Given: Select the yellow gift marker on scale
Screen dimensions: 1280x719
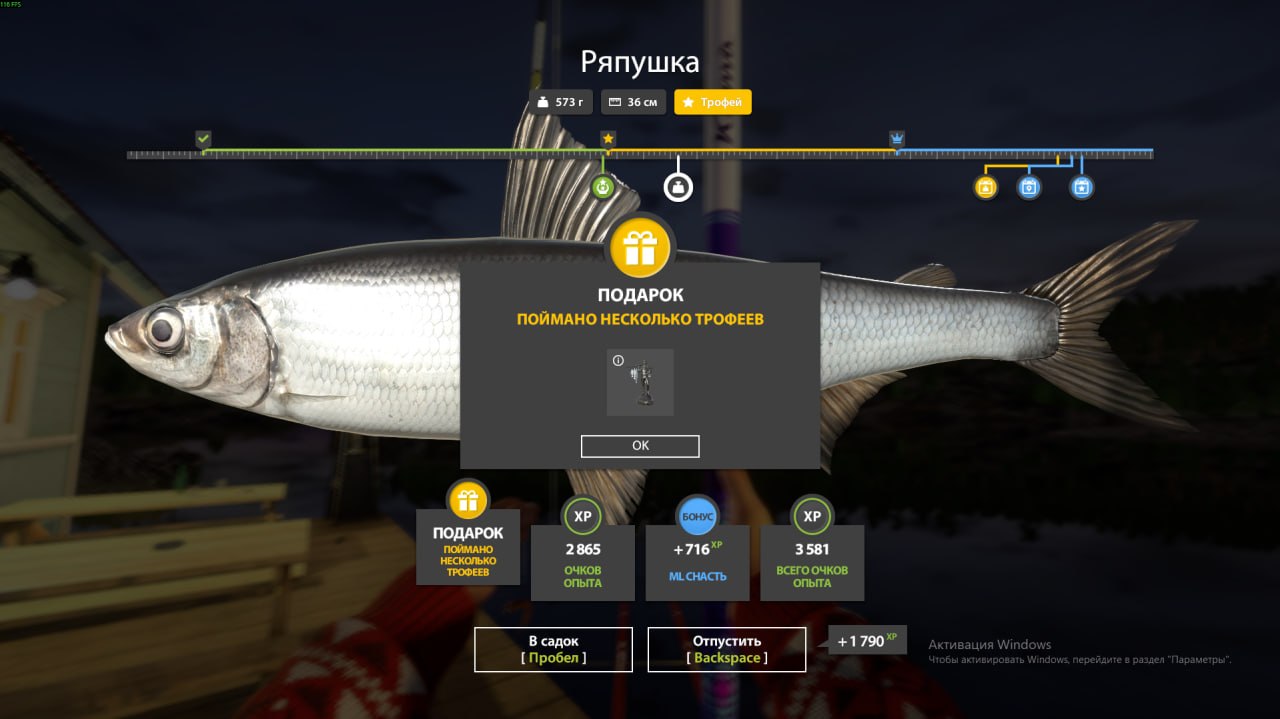Looking at the screenshot, I should [986, 187].
